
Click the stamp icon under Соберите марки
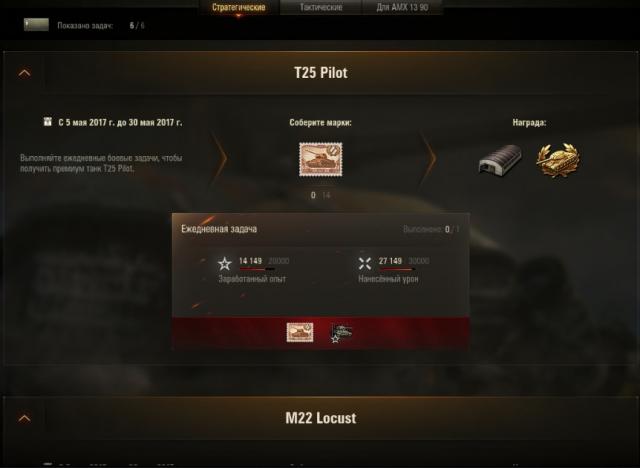pos(320,160)
